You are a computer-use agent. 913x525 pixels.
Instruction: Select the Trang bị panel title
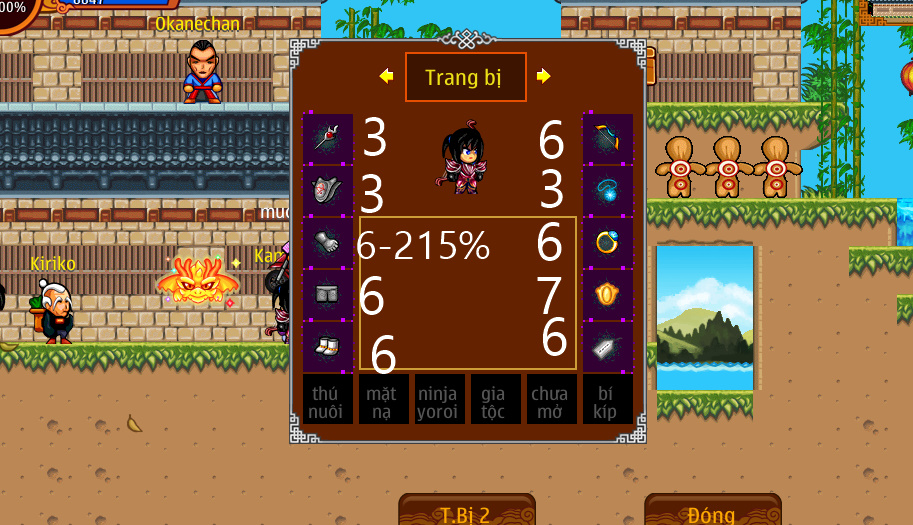(465, 77)
